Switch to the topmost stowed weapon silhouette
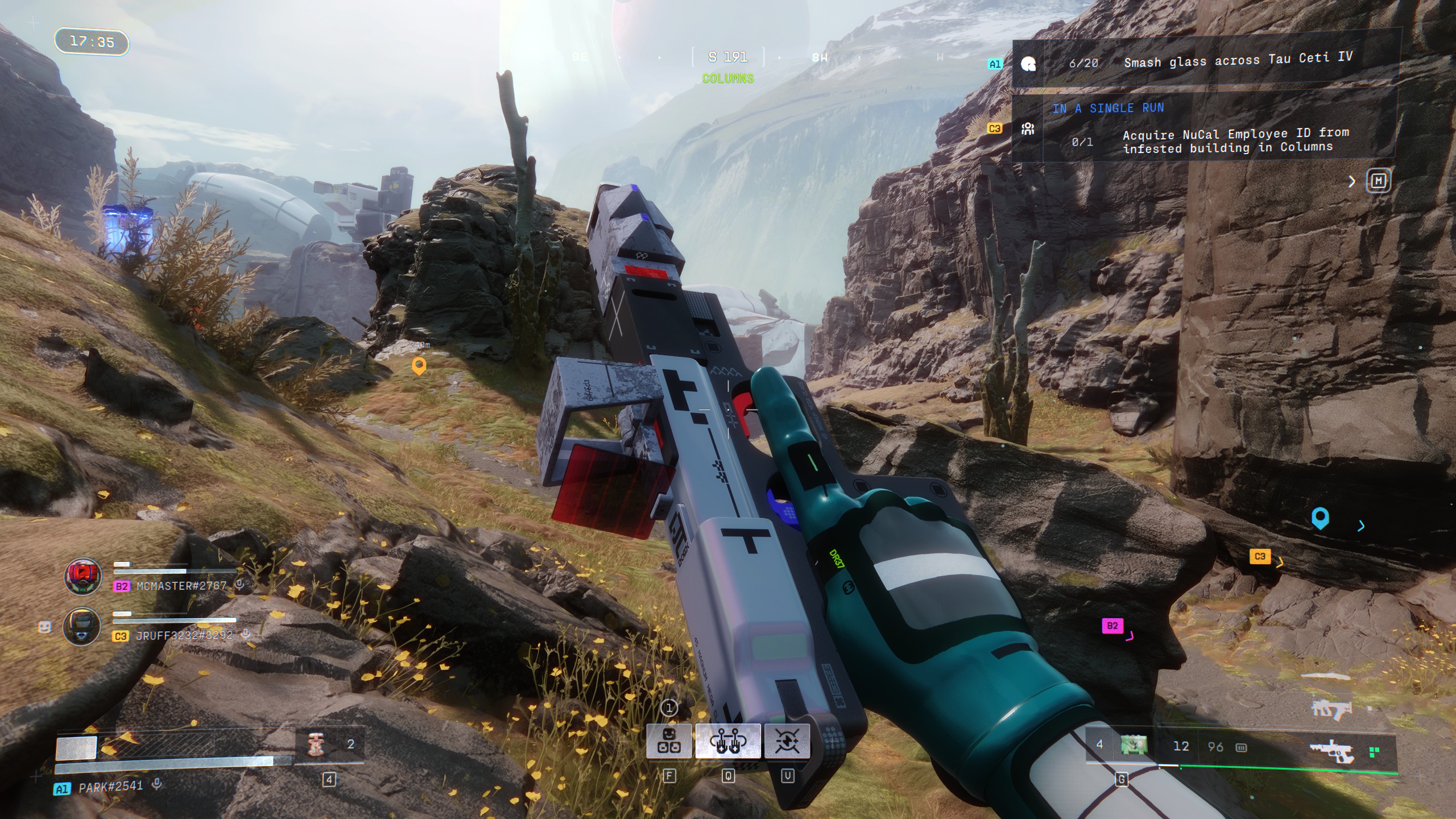The image size is (1456, 819). 1325,677
